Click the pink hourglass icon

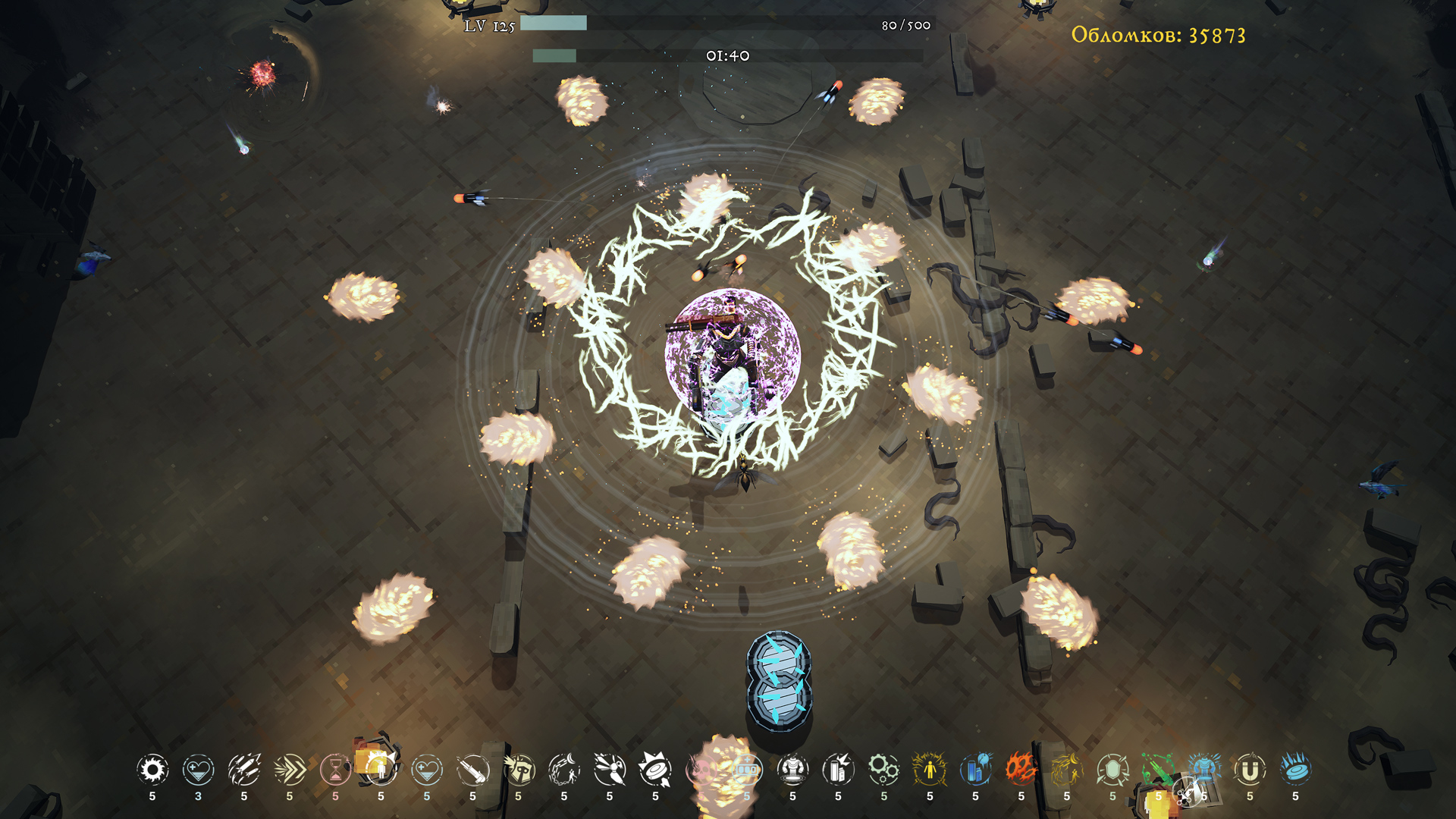(x=335, y=770)
